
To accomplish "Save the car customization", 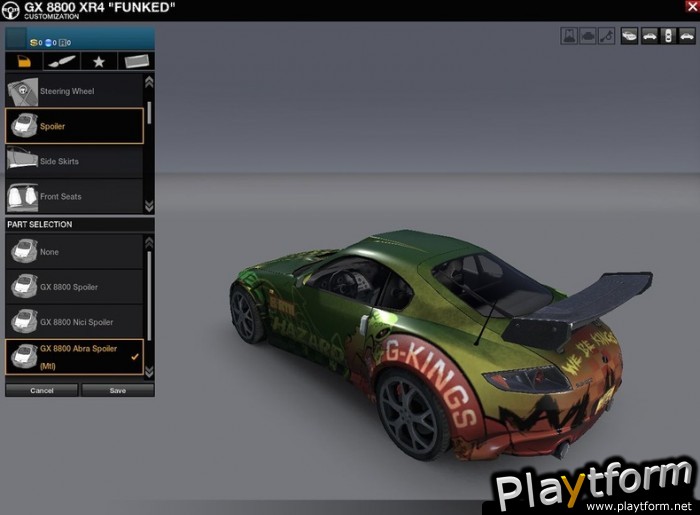I will click(118, 390).
